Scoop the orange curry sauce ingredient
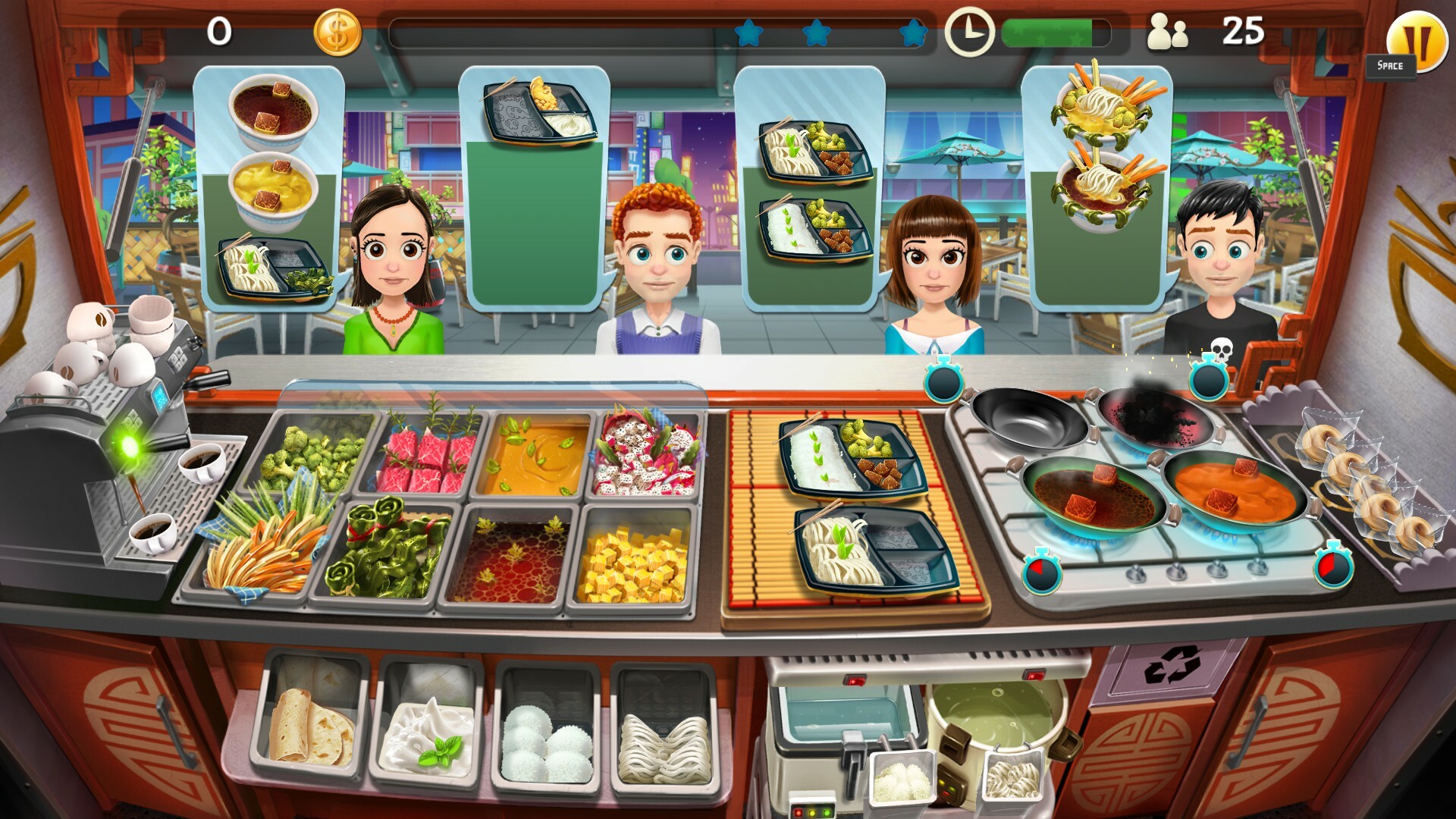1456x819 pixels. pyautogui.click(x=538, y=455)
